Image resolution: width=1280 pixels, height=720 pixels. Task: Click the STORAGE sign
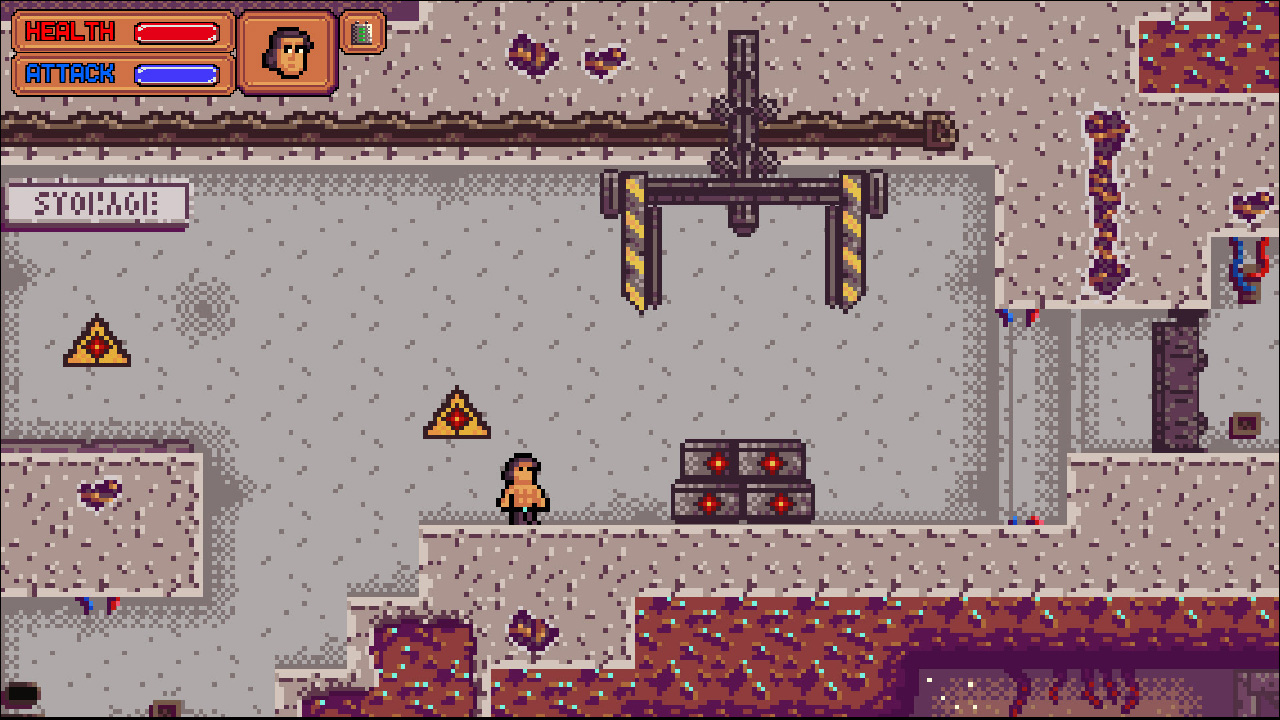(x=96, y=201)
